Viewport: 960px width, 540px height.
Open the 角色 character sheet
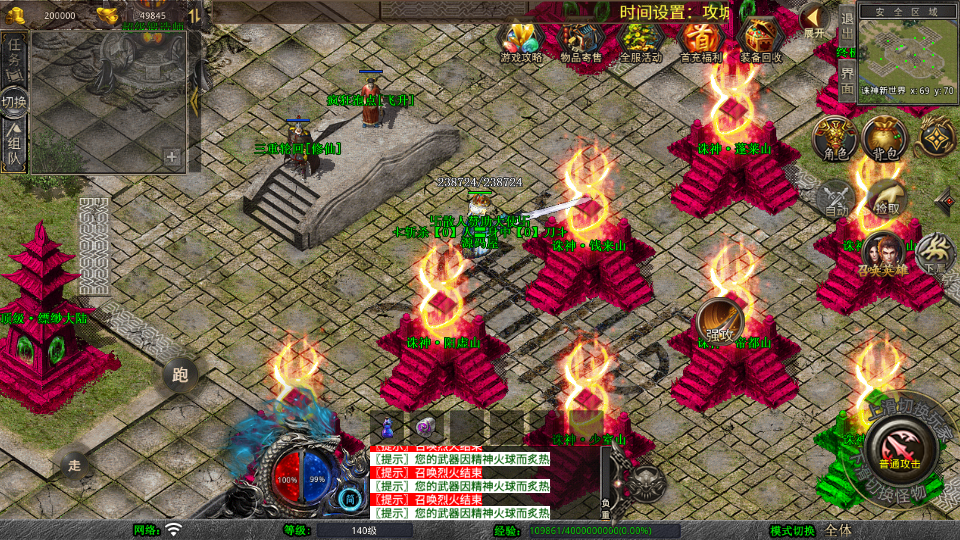[833, 138]
